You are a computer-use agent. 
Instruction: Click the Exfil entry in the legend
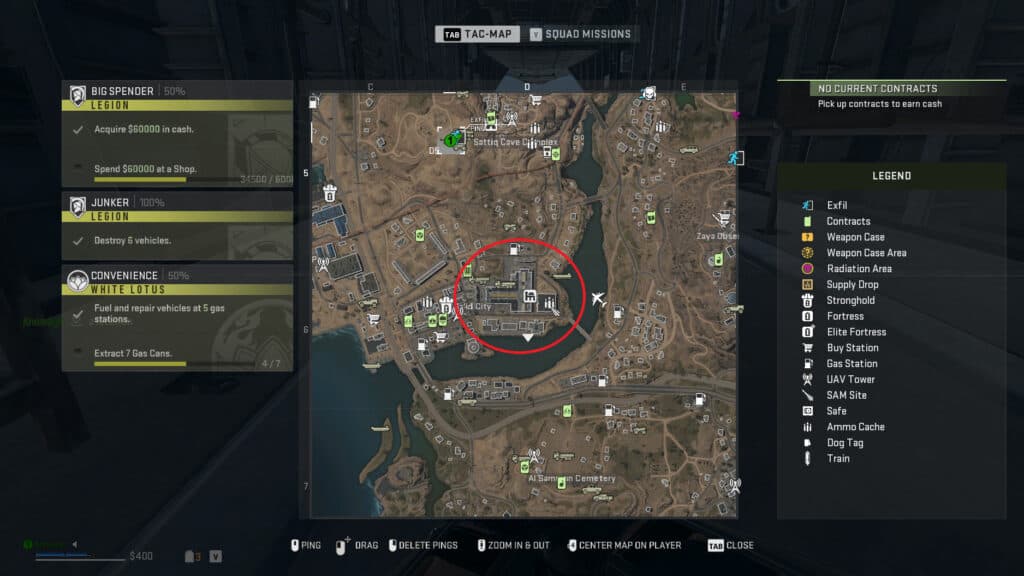(837, 205)
